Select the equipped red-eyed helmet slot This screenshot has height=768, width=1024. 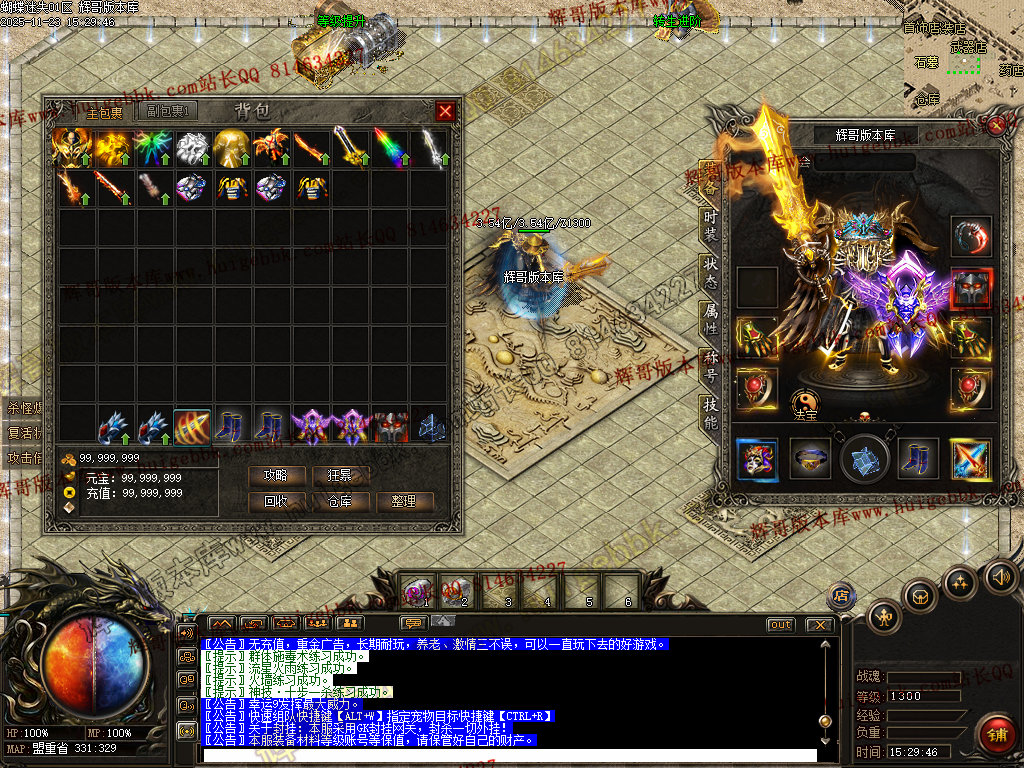click(x=971, y=287)
